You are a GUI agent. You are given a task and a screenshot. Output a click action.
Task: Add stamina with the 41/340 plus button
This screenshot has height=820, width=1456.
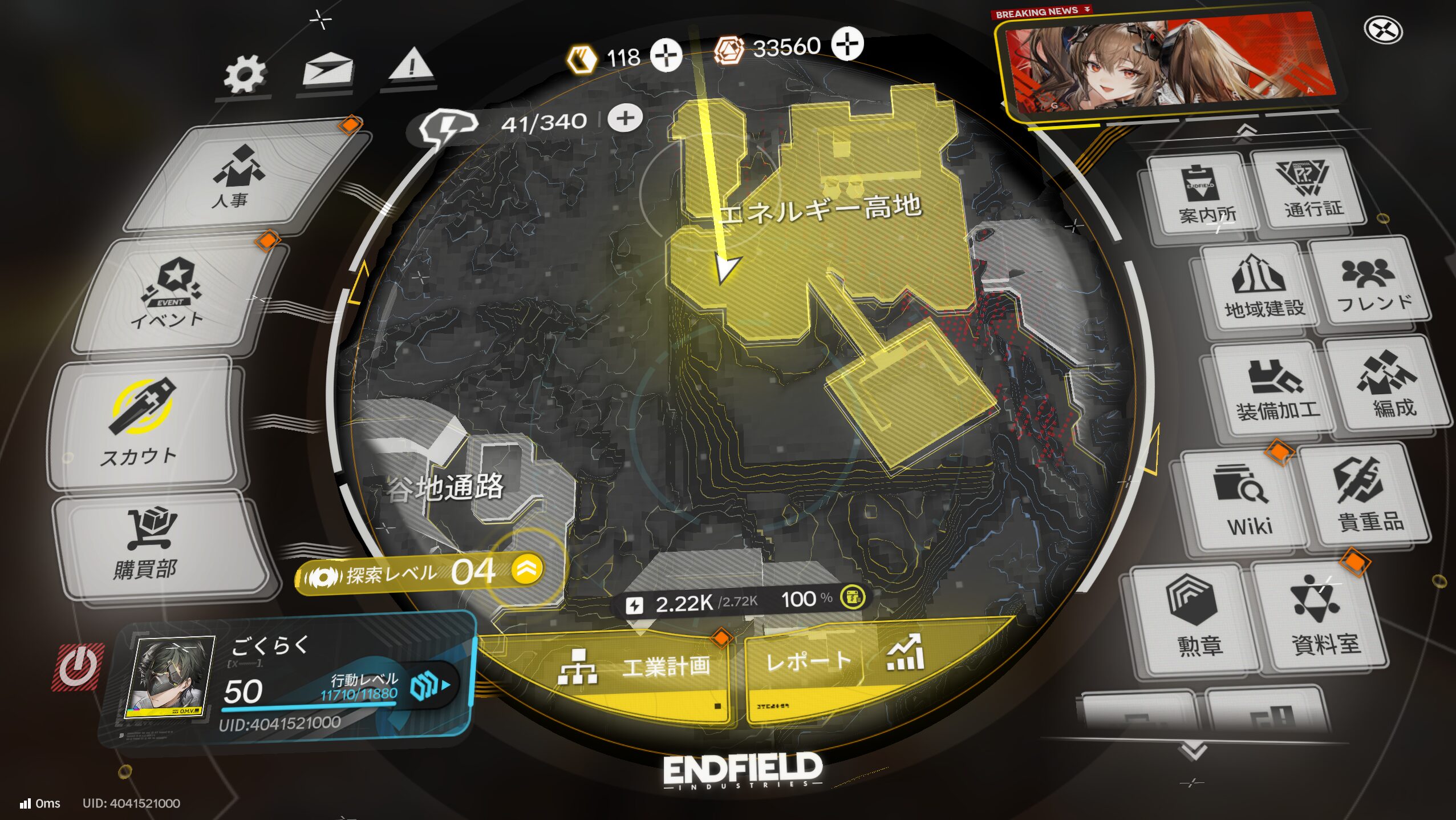(x=625, y=119)
